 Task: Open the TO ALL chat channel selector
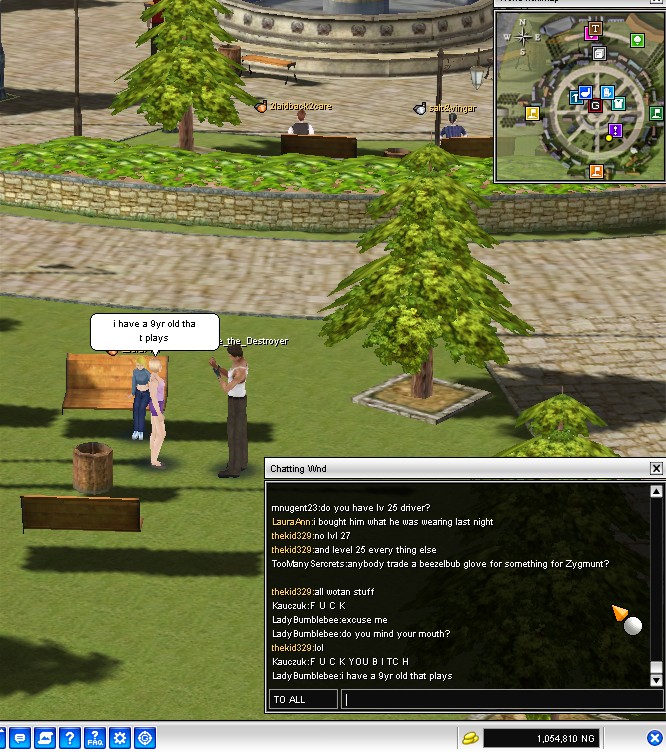302,699
